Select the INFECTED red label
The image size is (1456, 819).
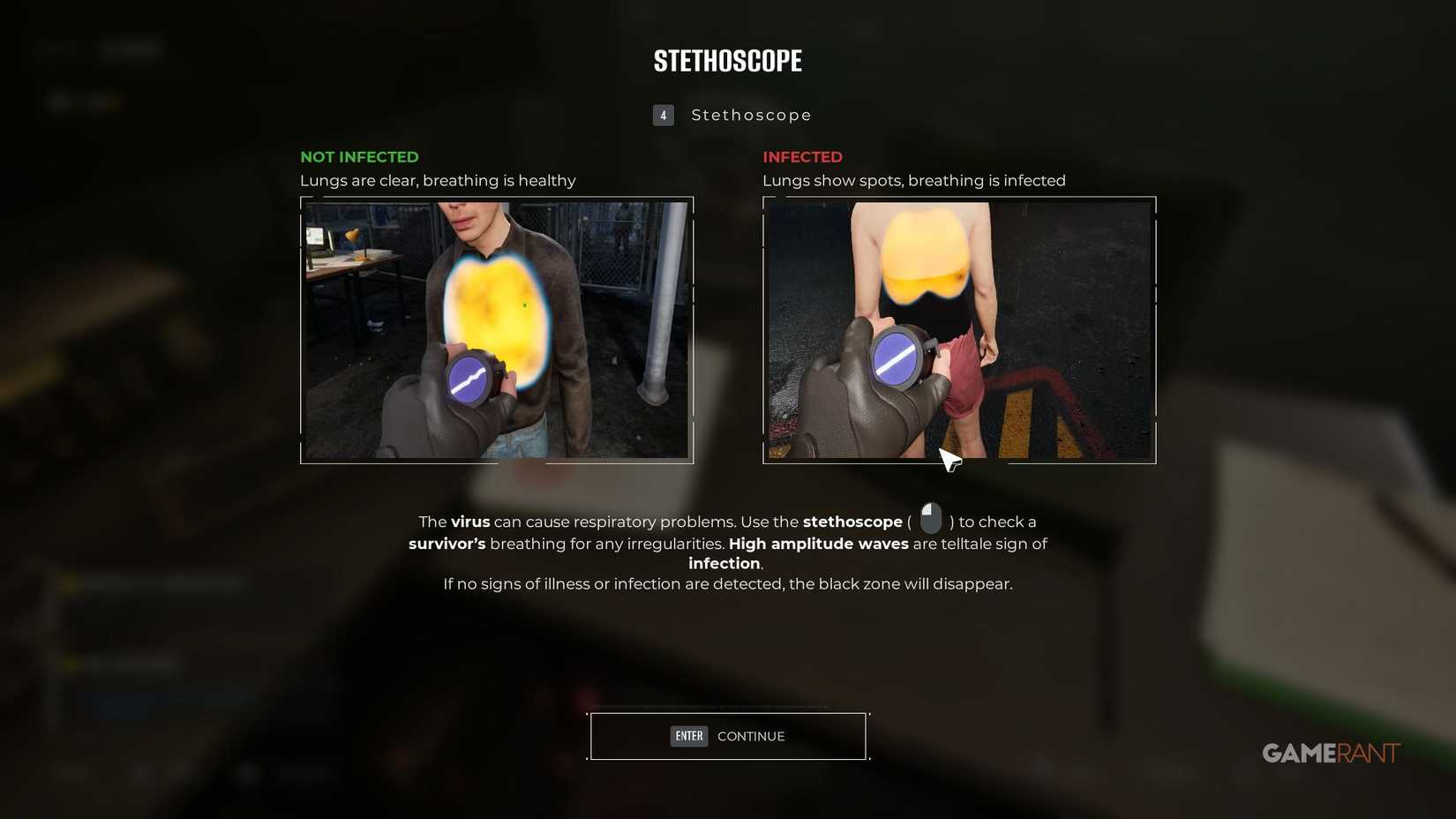point(802,156)
